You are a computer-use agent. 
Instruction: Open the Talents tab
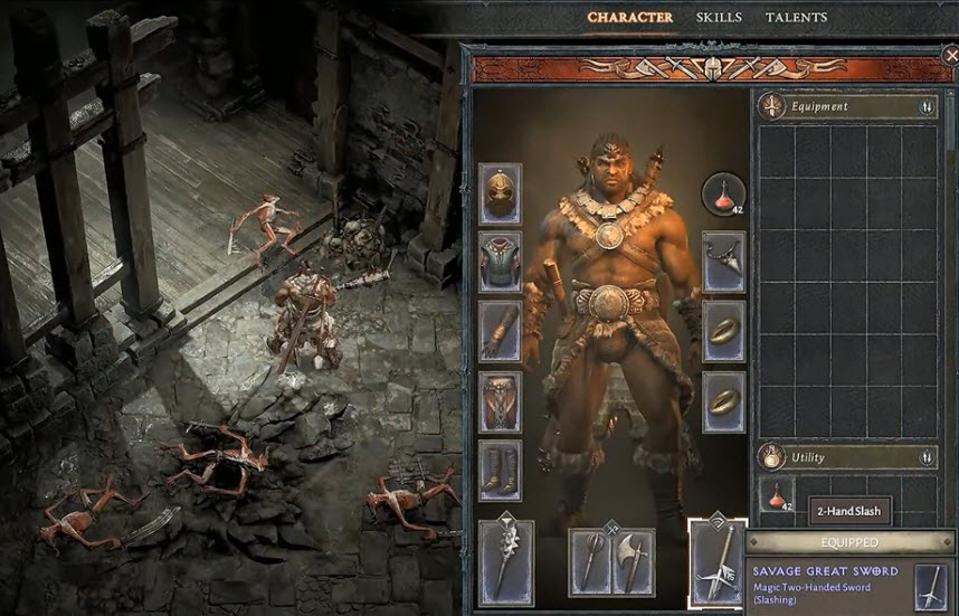tap(796, 17)
